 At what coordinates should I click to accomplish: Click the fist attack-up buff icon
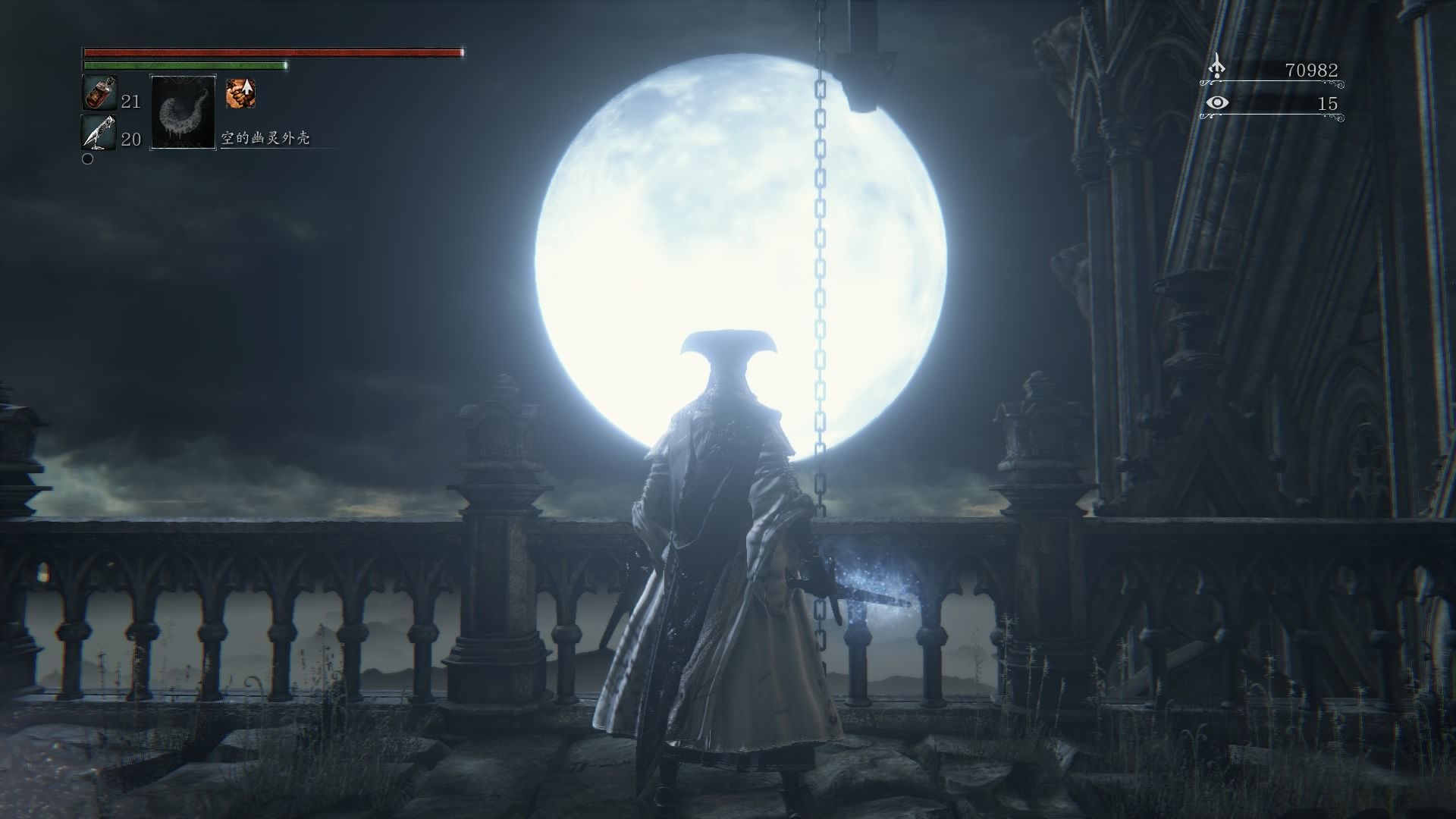(x=240, y=93)
